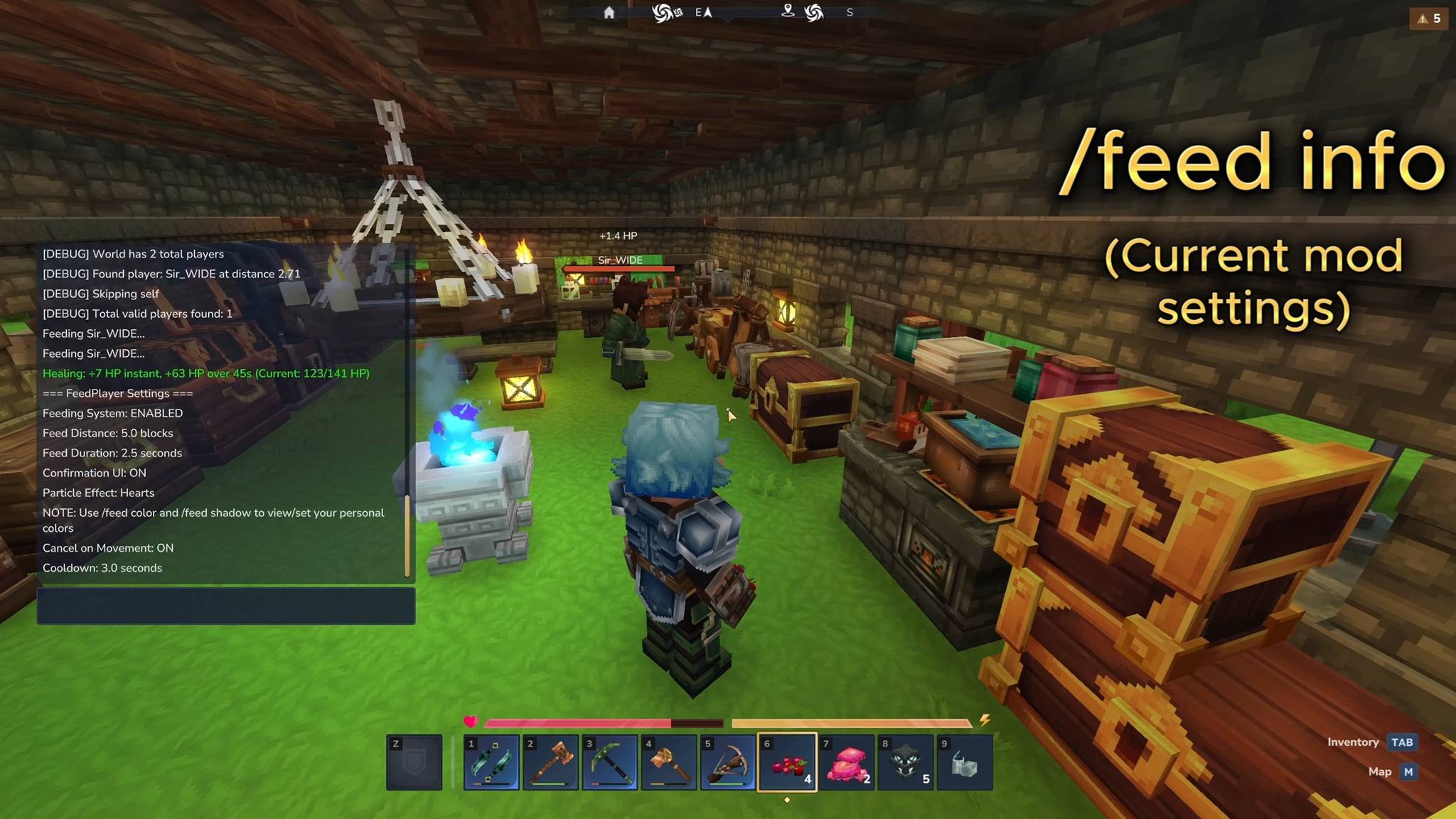Screen dimensions: 1456x819
Task: Select the pink meat stack in slot 7
Action: (846, 763)
